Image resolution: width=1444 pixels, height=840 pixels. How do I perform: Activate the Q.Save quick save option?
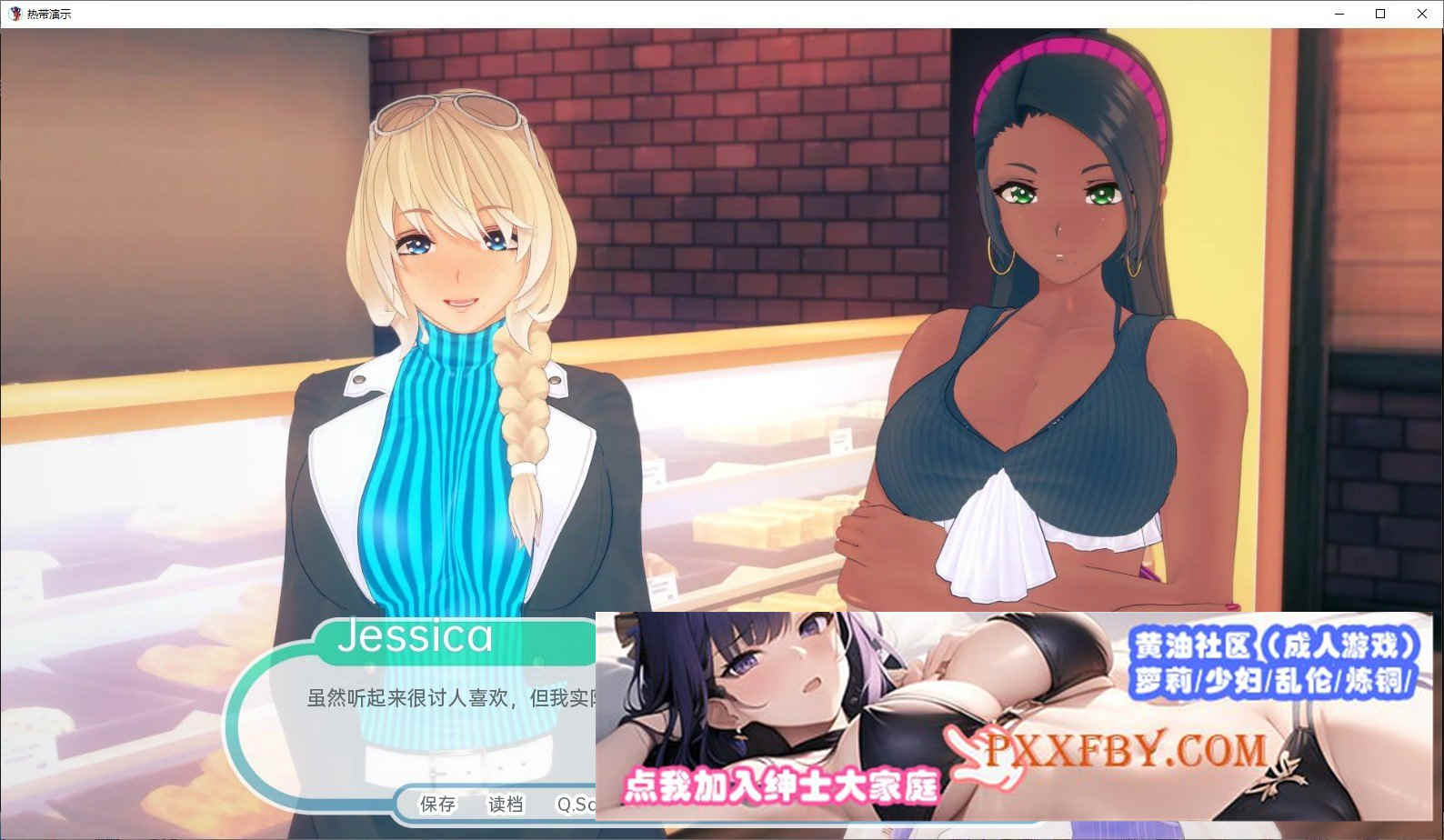pyautogui.click(x=570, y=805)
